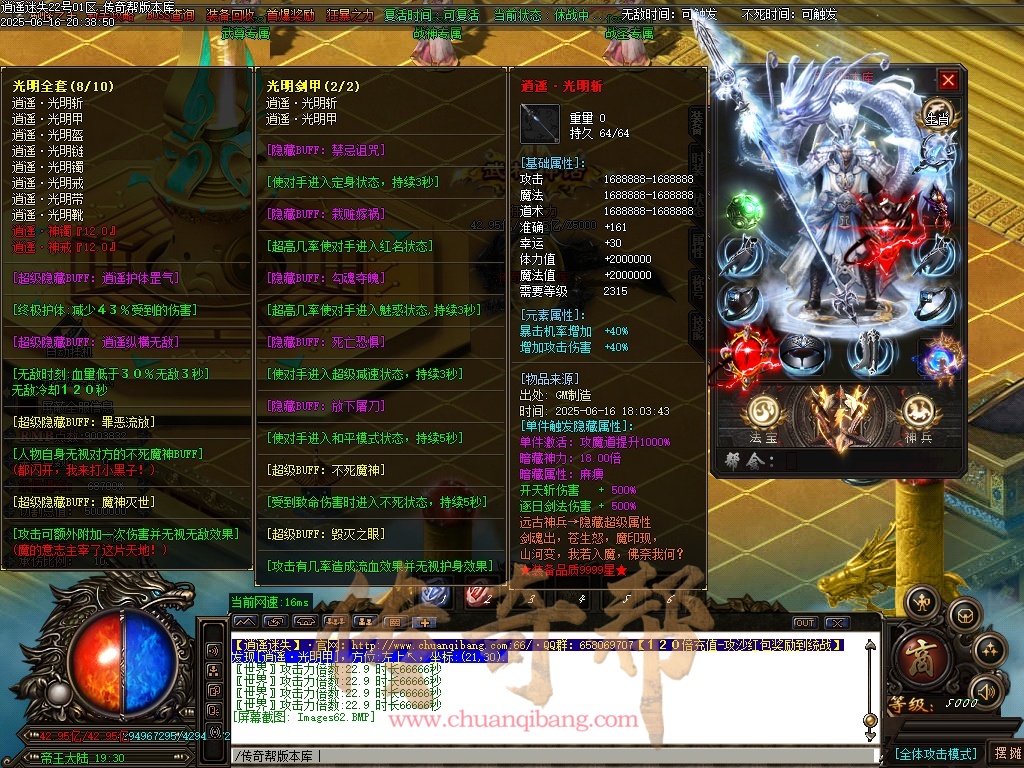Click the chat scrollbar down arrow
Image resolution: width=1024 pixels, height=768 pixels.
coord(870,735)
